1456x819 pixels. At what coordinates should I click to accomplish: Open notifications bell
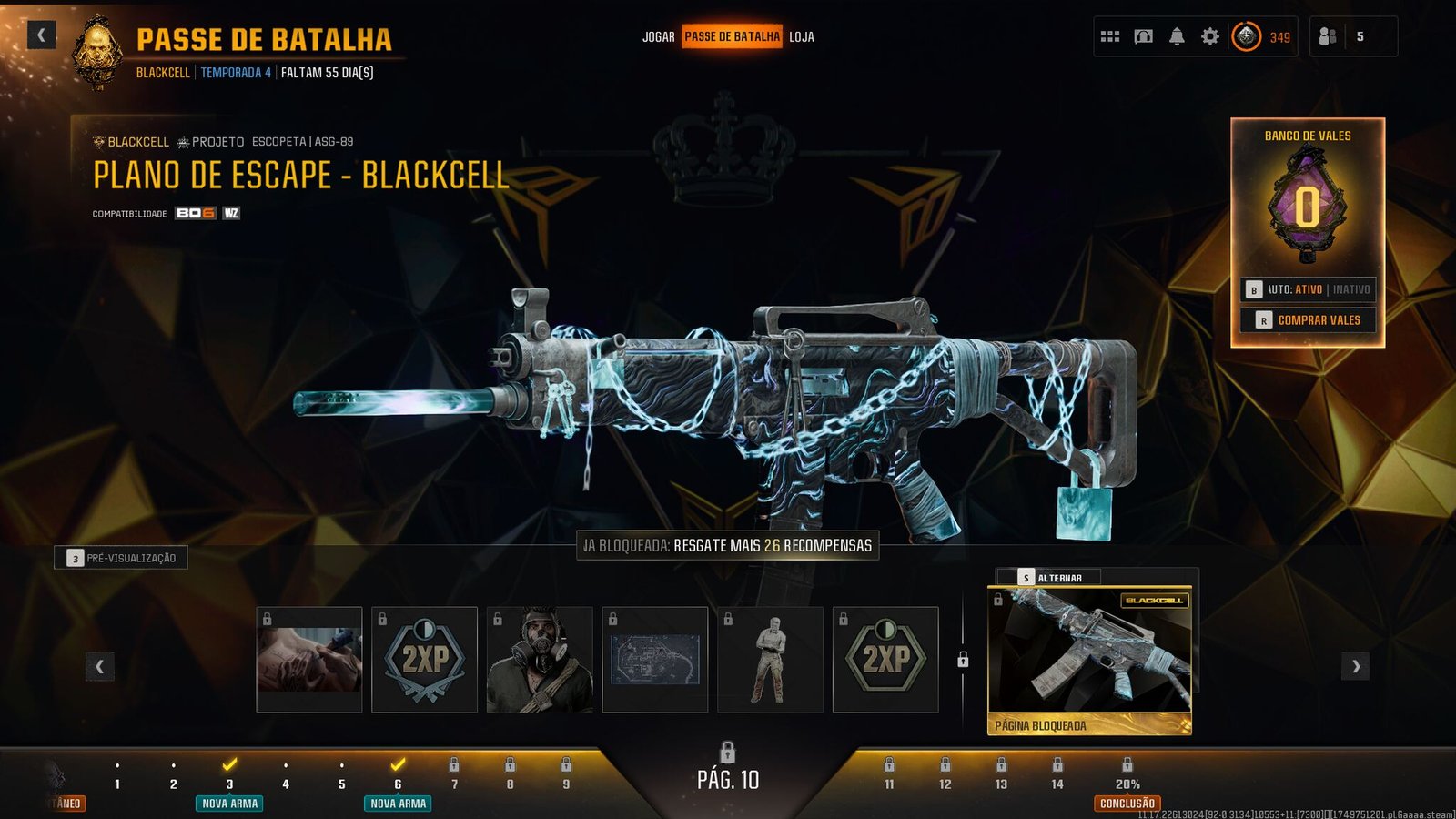[1177, 37]
